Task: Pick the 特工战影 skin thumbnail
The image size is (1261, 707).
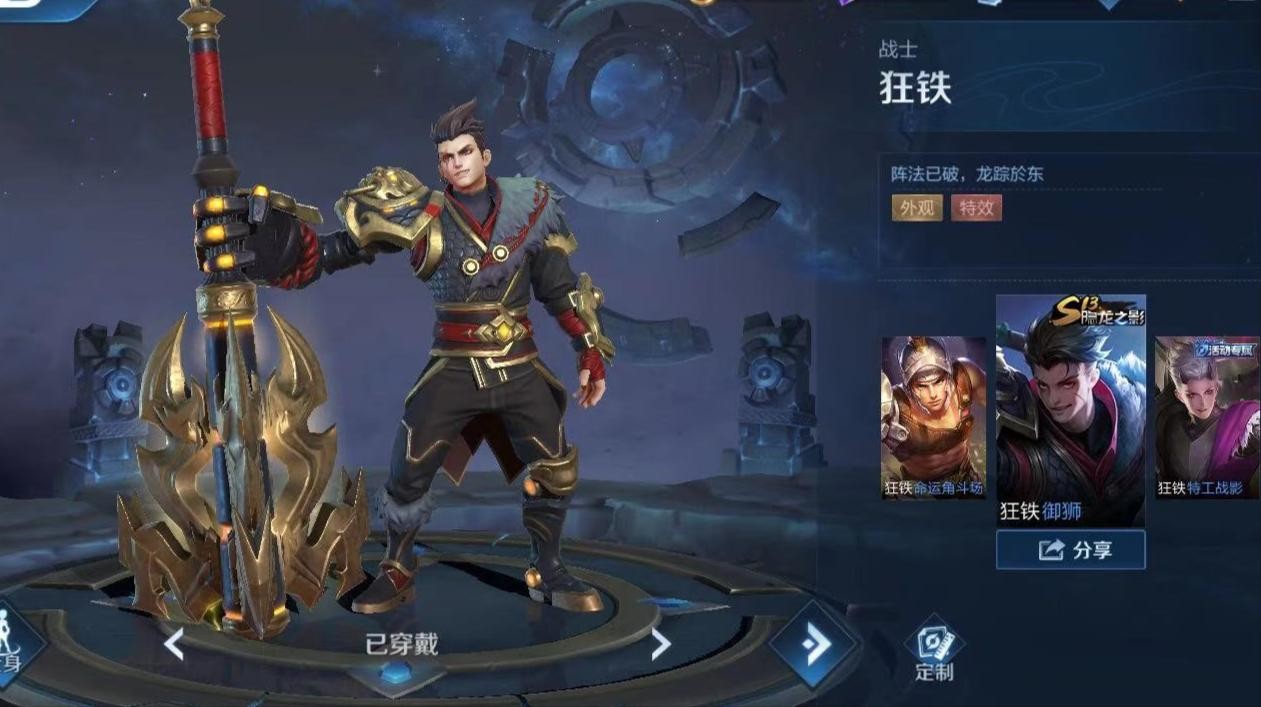Action: click(x=1207, y=417)
